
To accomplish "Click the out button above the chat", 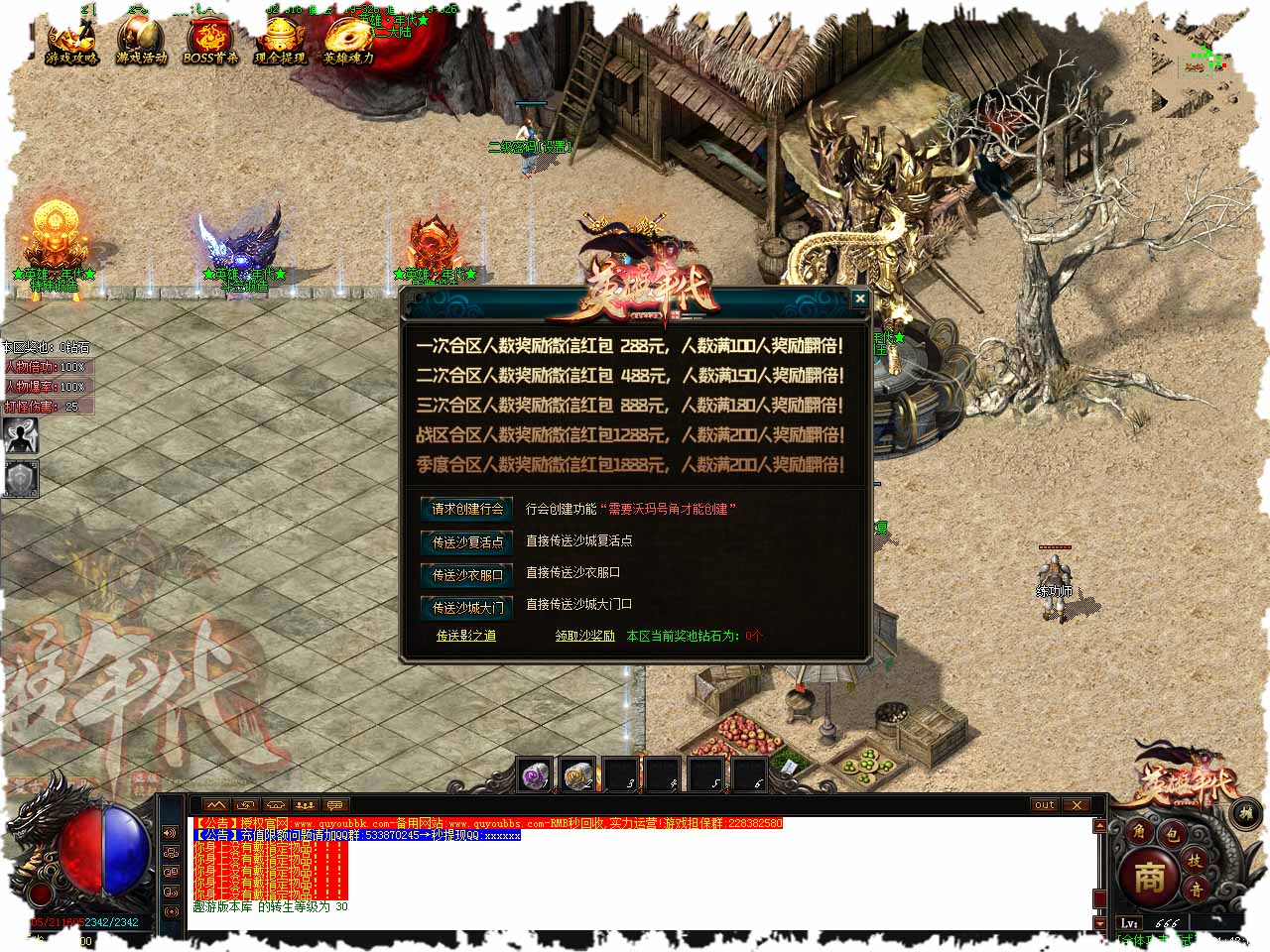I will [1044, 805].
